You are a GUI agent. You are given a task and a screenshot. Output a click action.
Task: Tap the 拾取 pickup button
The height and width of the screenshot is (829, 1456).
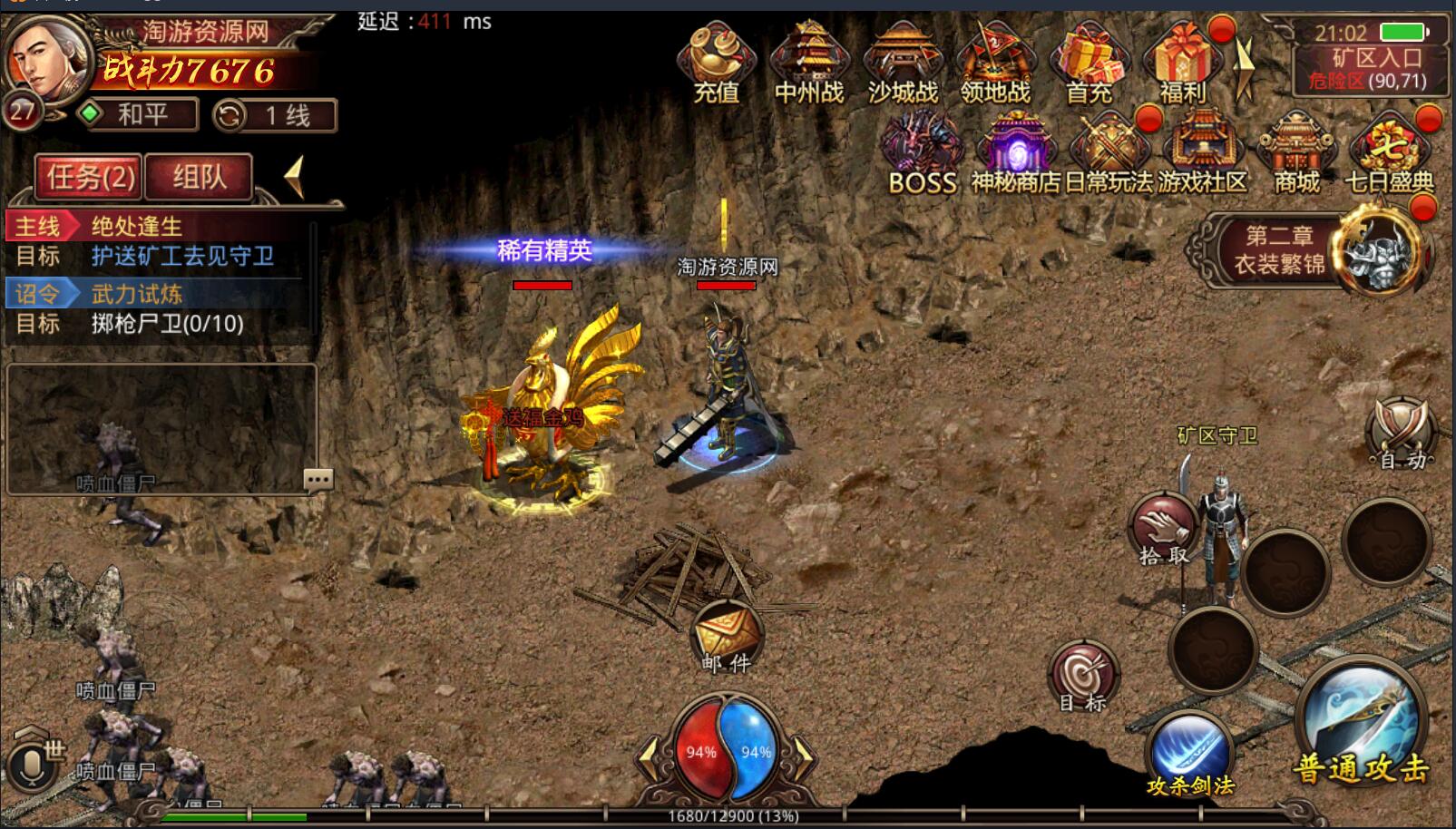point(1164,530)
